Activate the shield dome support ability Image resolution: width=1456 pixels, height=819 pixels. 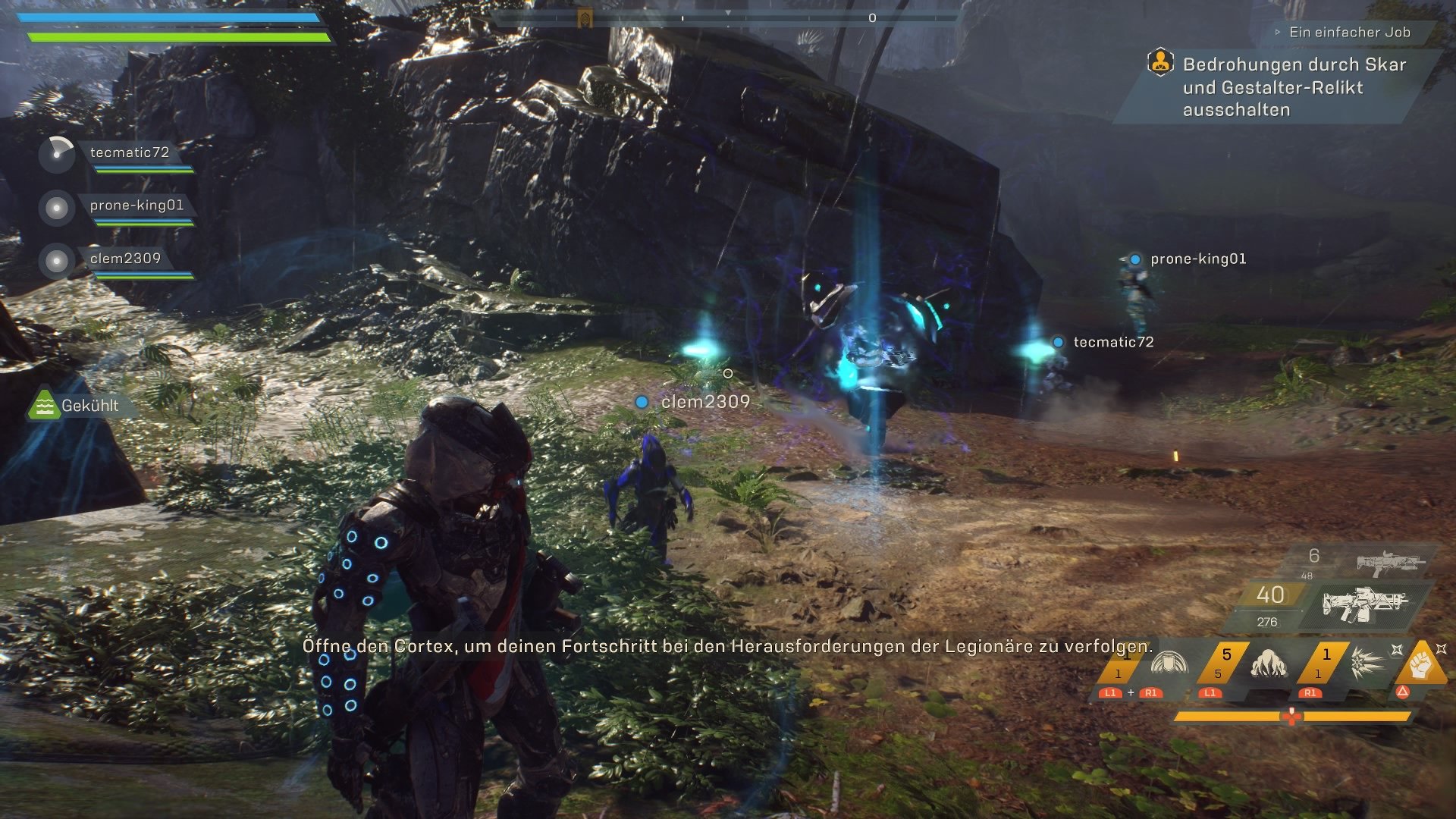click(1168, 663)
